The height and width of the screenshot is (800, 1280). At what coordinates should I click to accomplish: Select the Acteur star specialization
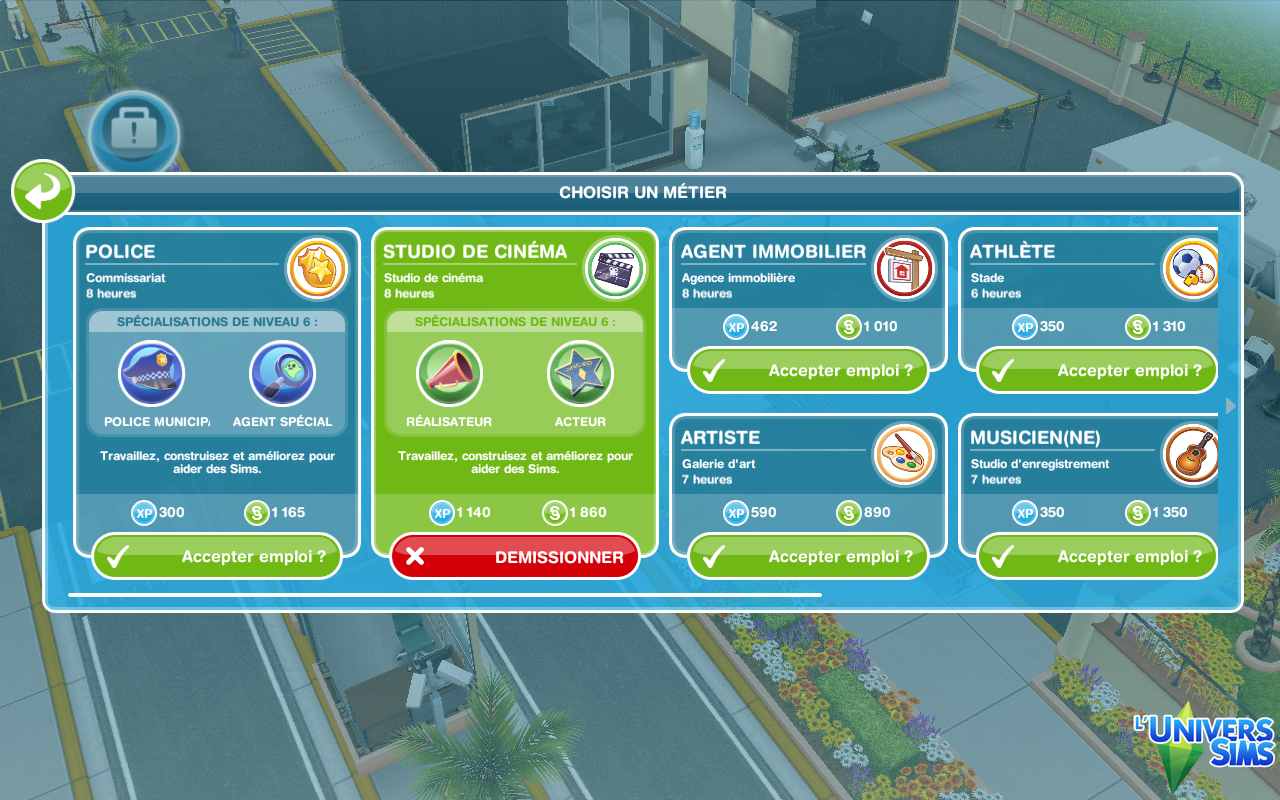tap(580, 374)
